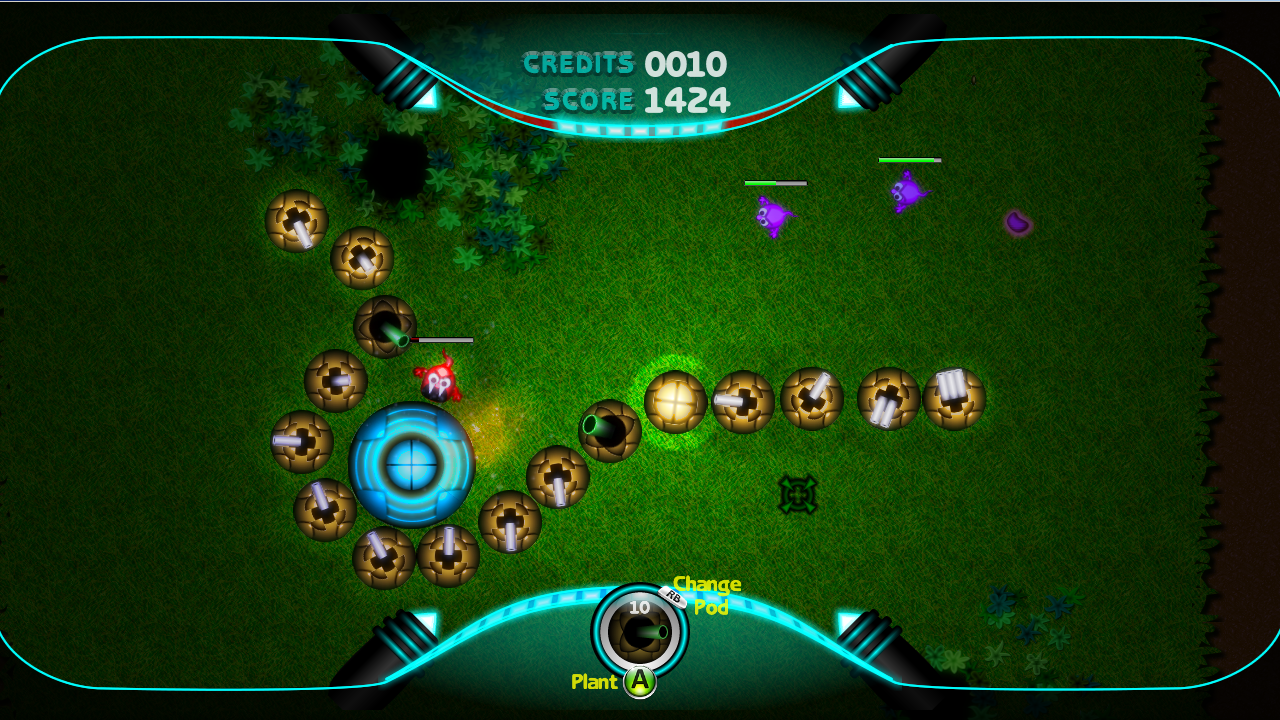Click the health bar above the left purple enemy

[776, 183]
